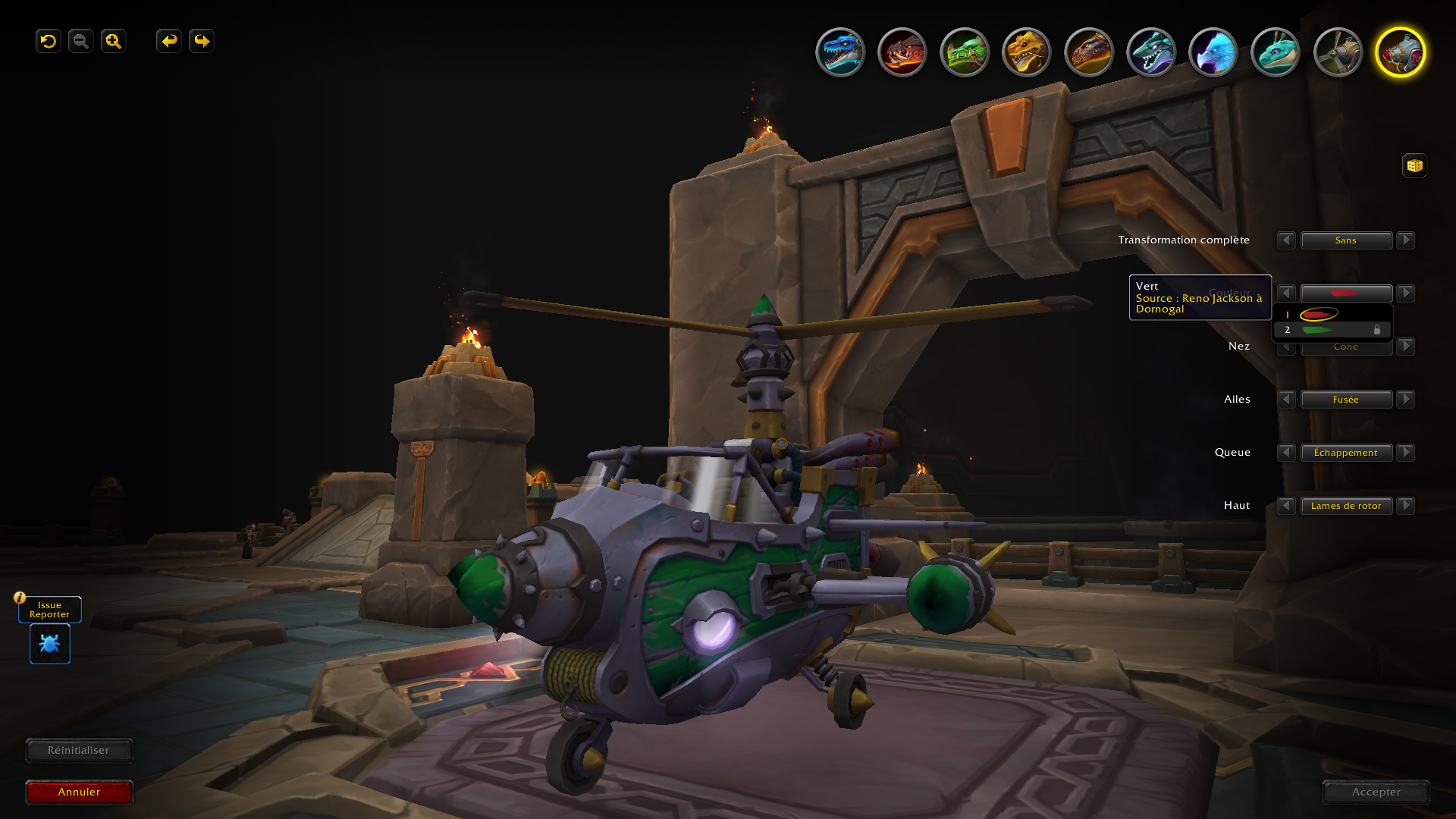
Task: Zoom out with the minus magnifier
Action: tap(81, 41)
